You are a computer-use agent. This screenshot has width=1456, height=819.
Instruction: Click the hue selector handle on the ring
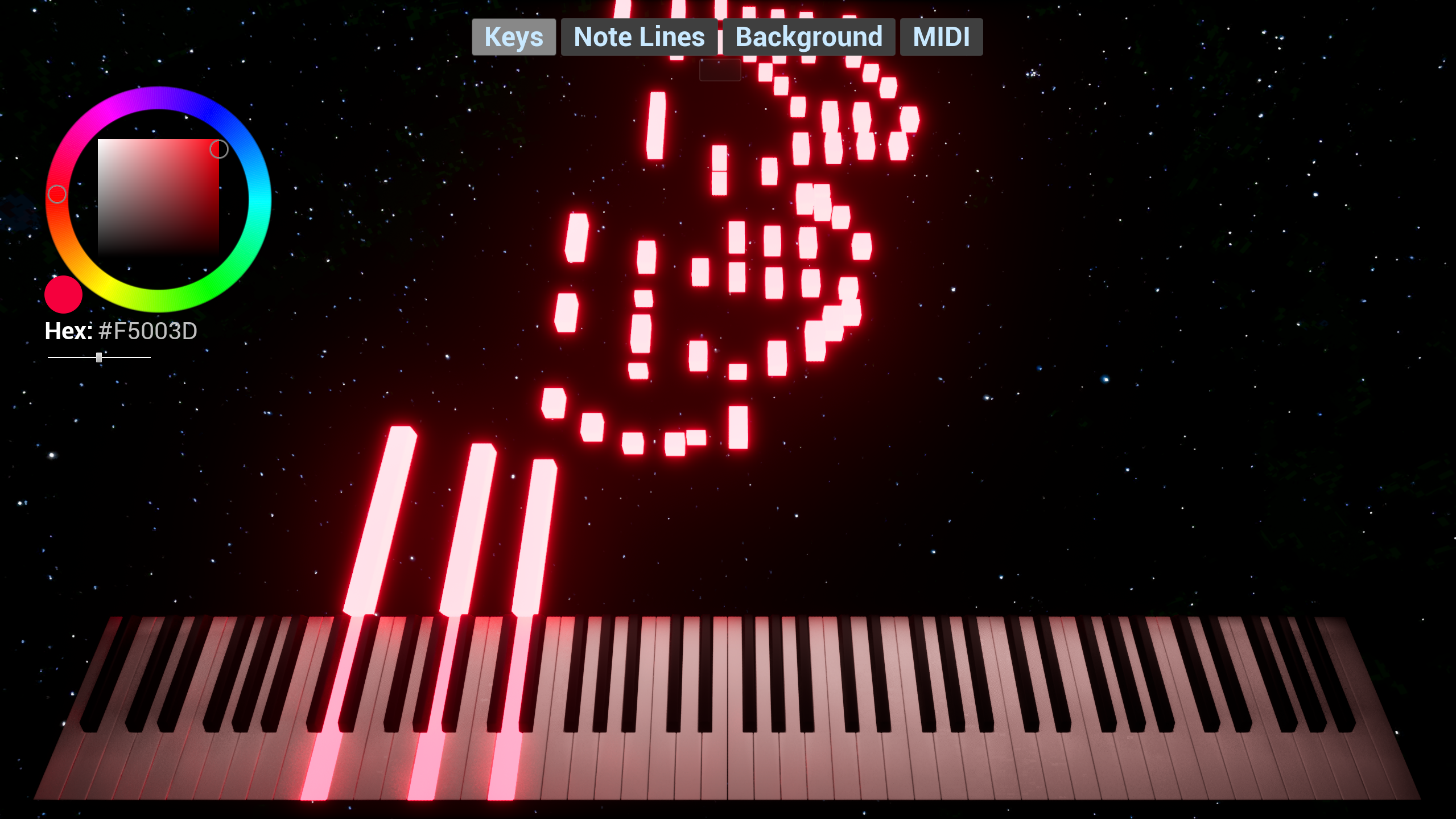click(x=57, y=194)
